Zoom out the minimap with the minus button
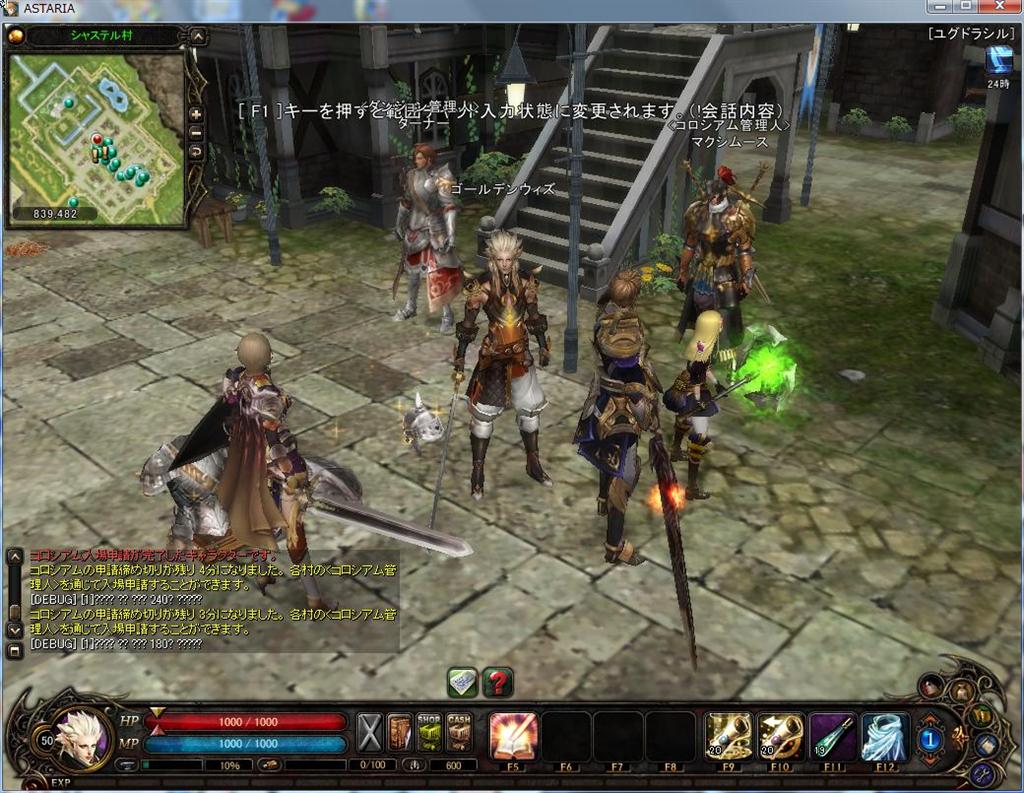 [x=196, y=132]
